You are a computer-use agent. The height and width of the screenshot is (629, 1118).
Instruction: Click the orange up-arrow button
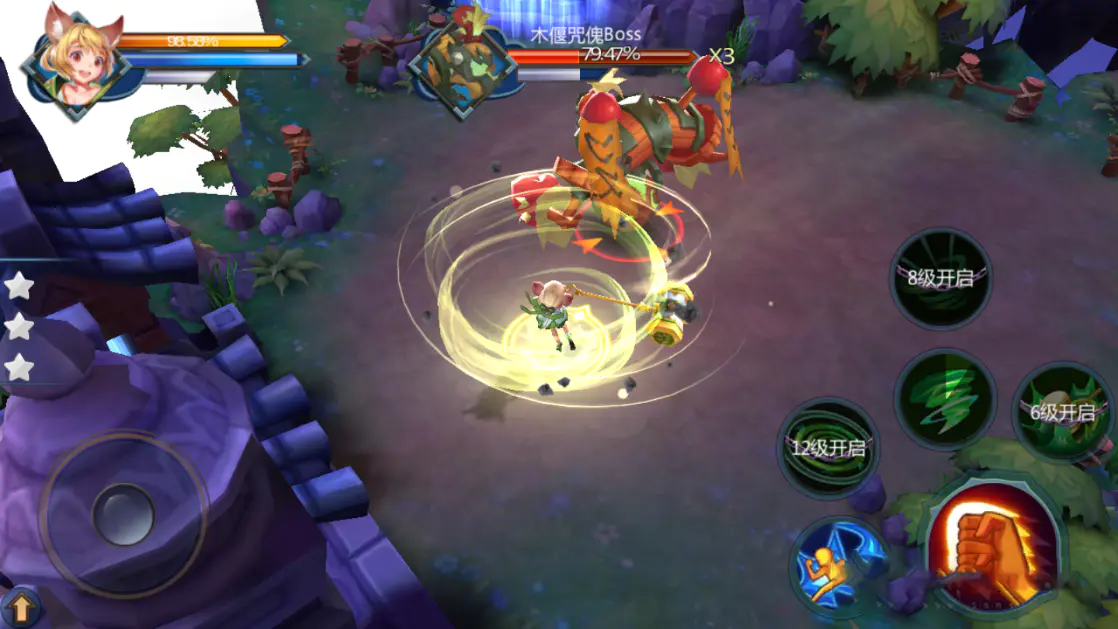tap(21, 607)
